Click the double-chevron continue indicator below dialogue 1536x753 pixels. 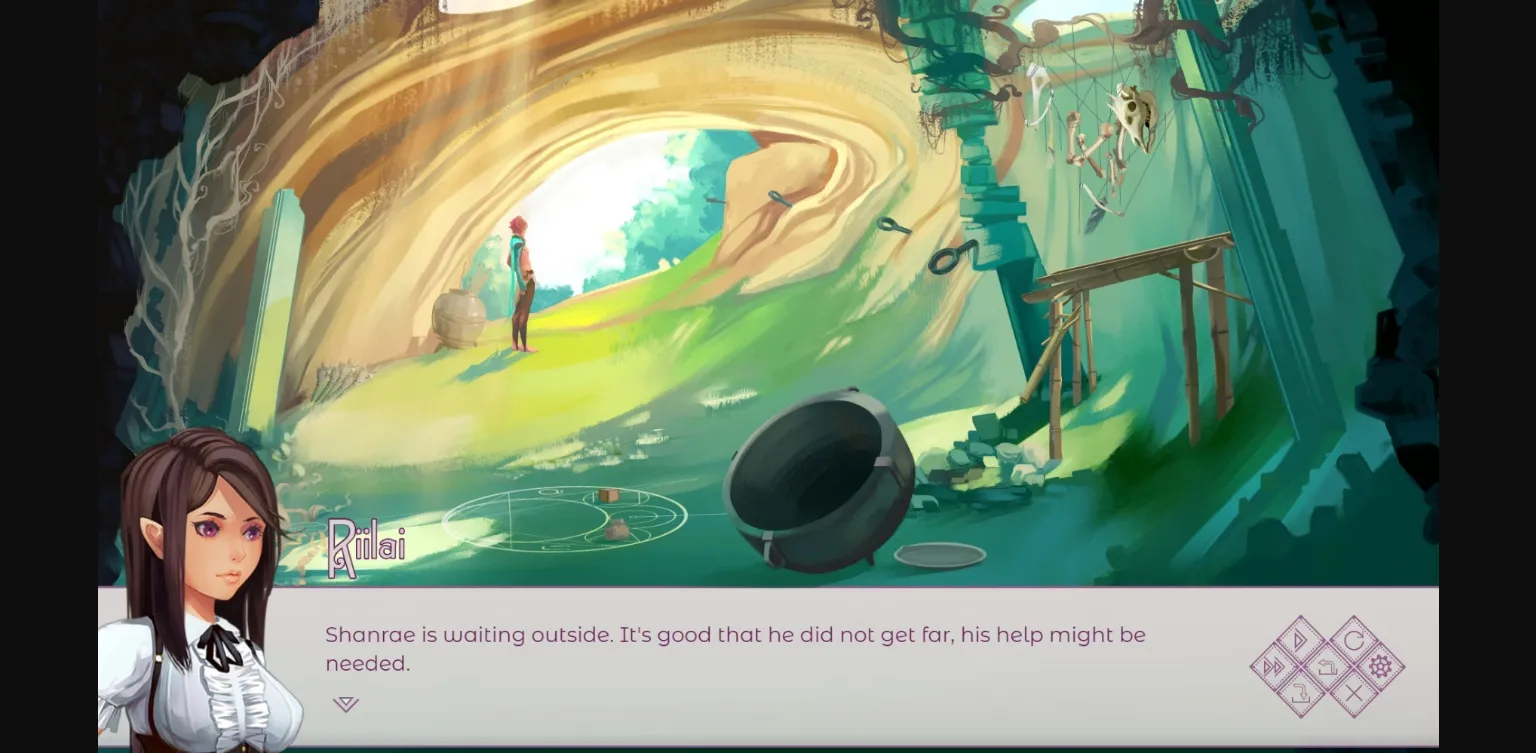[x=345, y=703]
